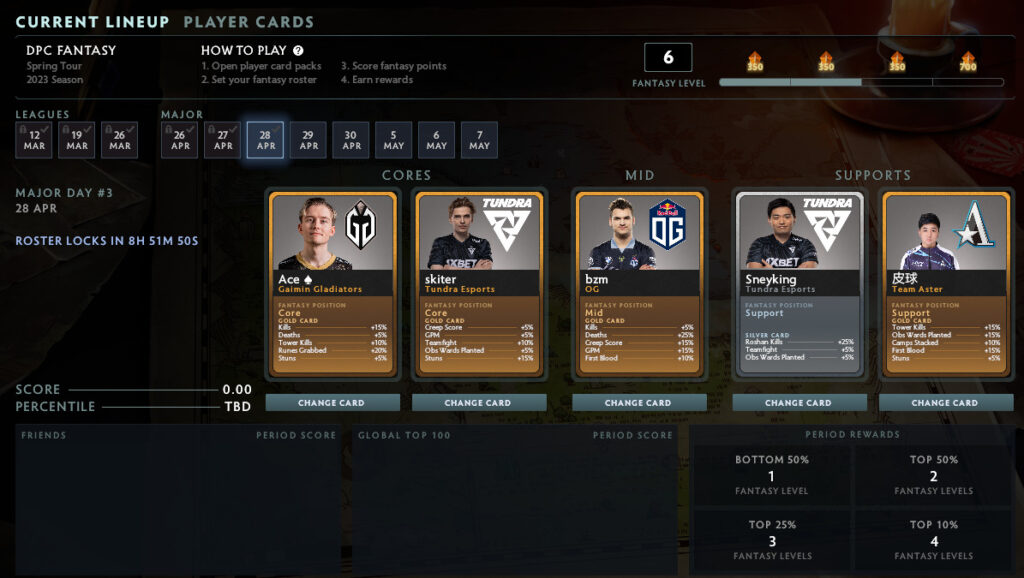
Task: Select the 5 May major day
Action: click(394, 140)
